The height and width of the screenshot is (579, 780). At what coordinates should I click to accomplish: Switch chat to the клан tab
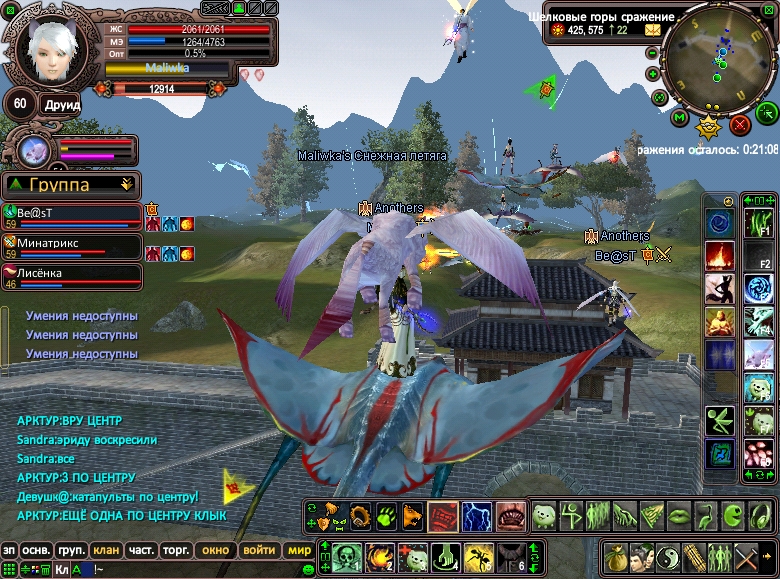[x=105, y=550]
